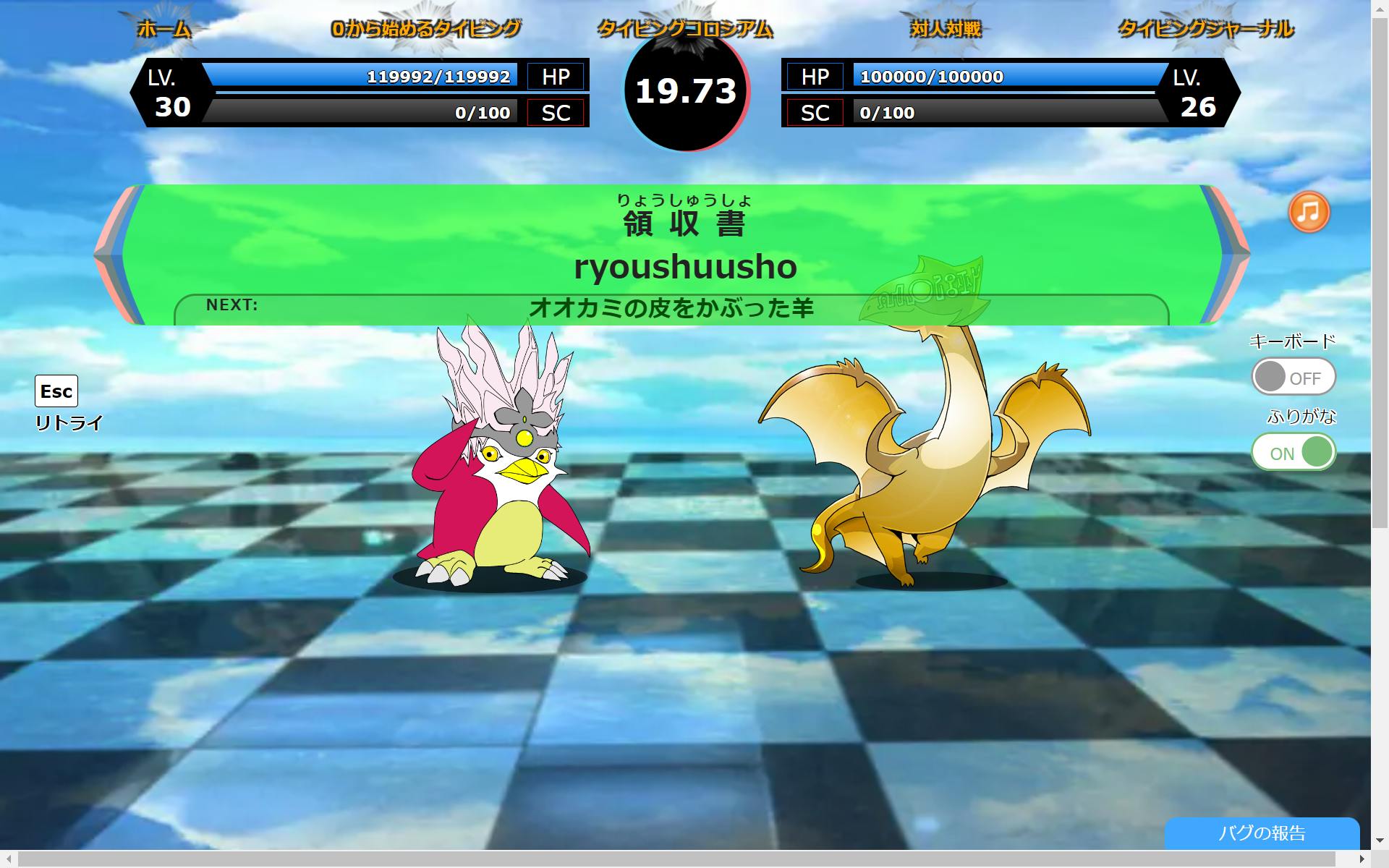Select 対人対戦 mode
This screenshot has height=868, width=1389.
946,29
